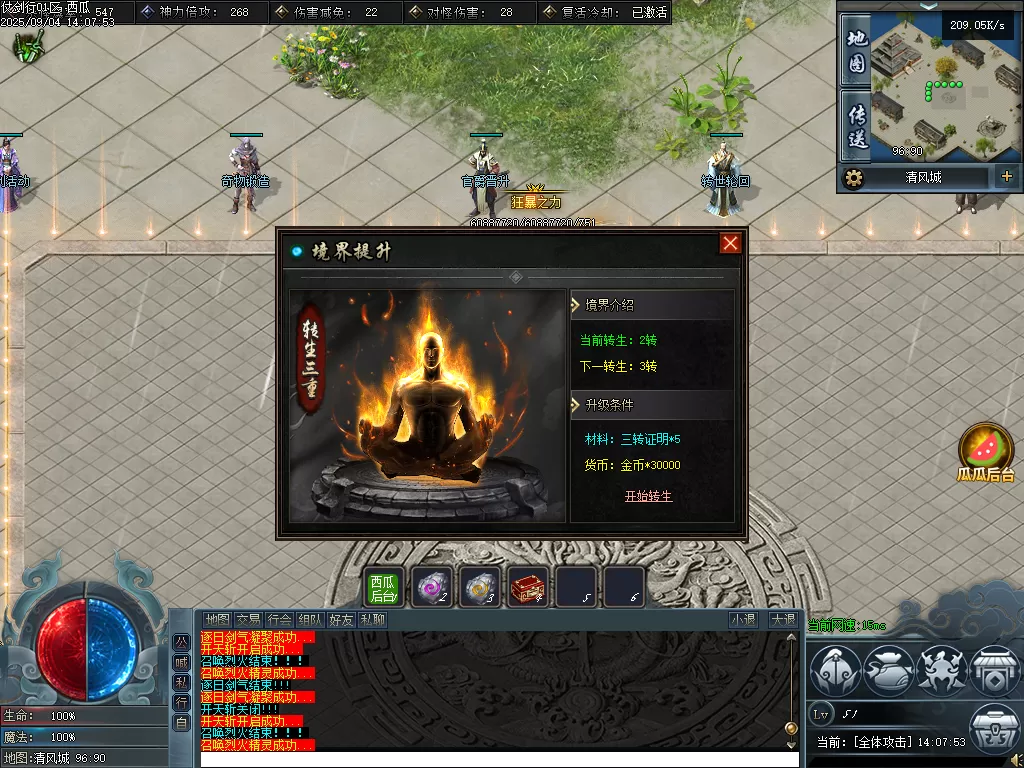The height and width of the screenshot is (768, 1024).
Task: Click the plus button beside 清风城
Action: pos(1006,177)
